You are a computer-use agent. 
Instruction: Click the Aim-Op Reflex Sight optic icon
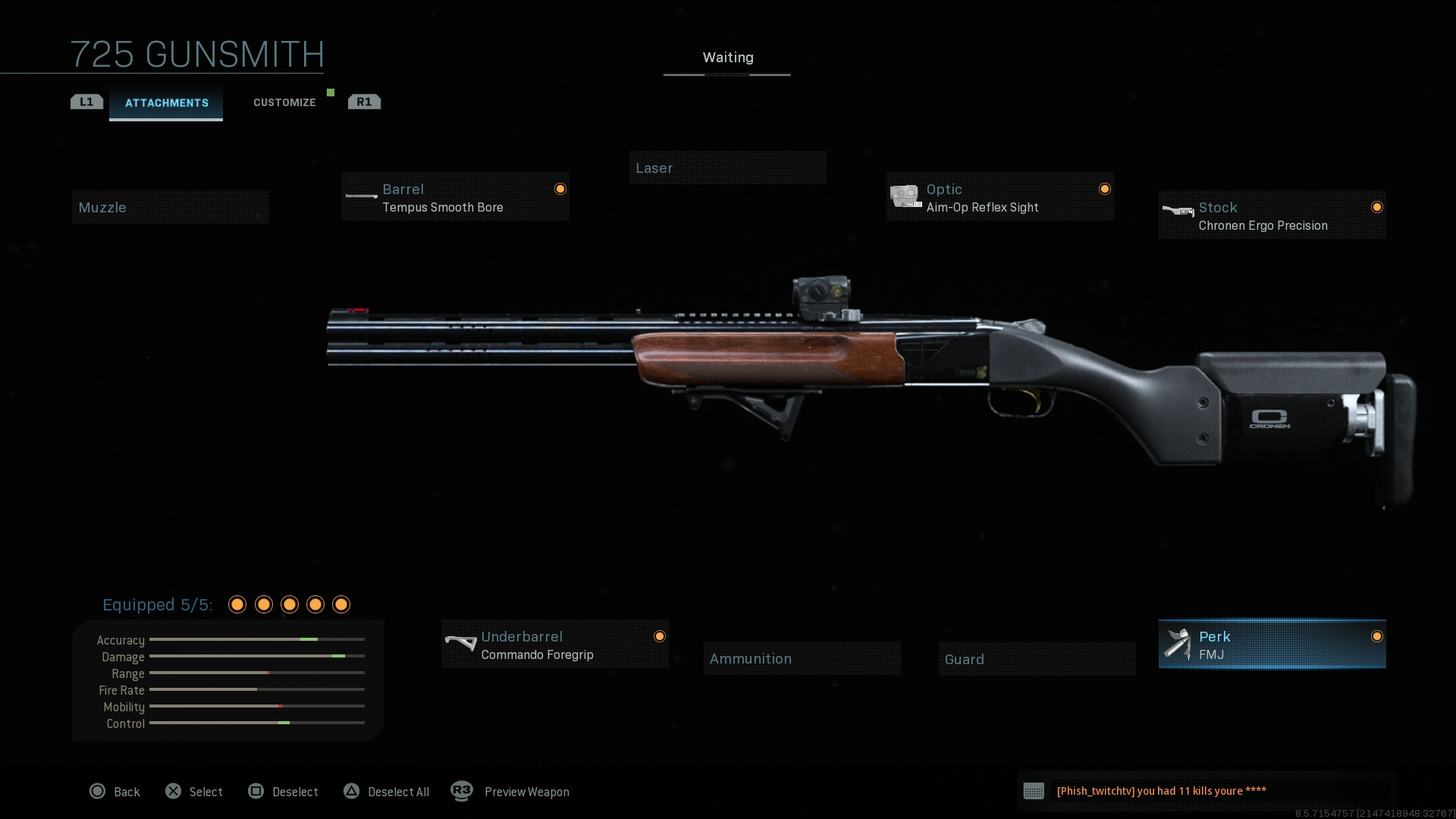click(x=904, y=196)
